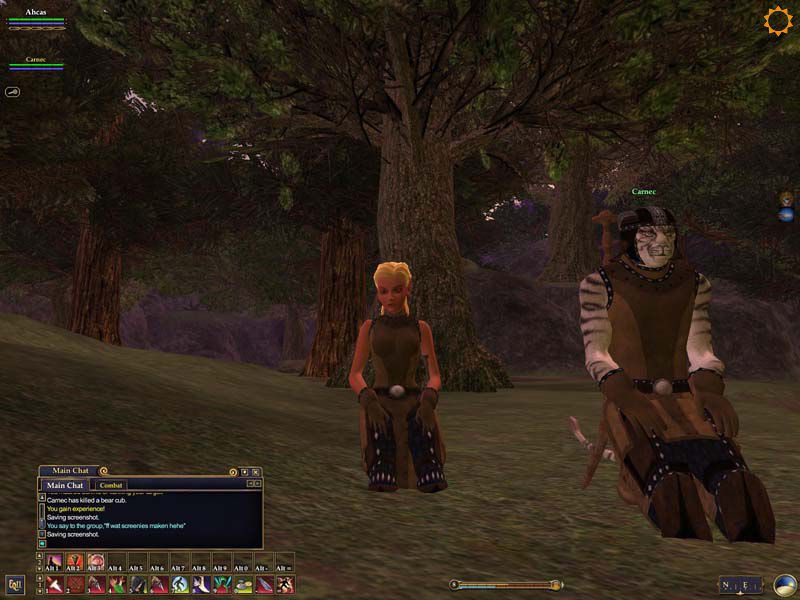Activate the glowing blue figure ability

[180, 584]
